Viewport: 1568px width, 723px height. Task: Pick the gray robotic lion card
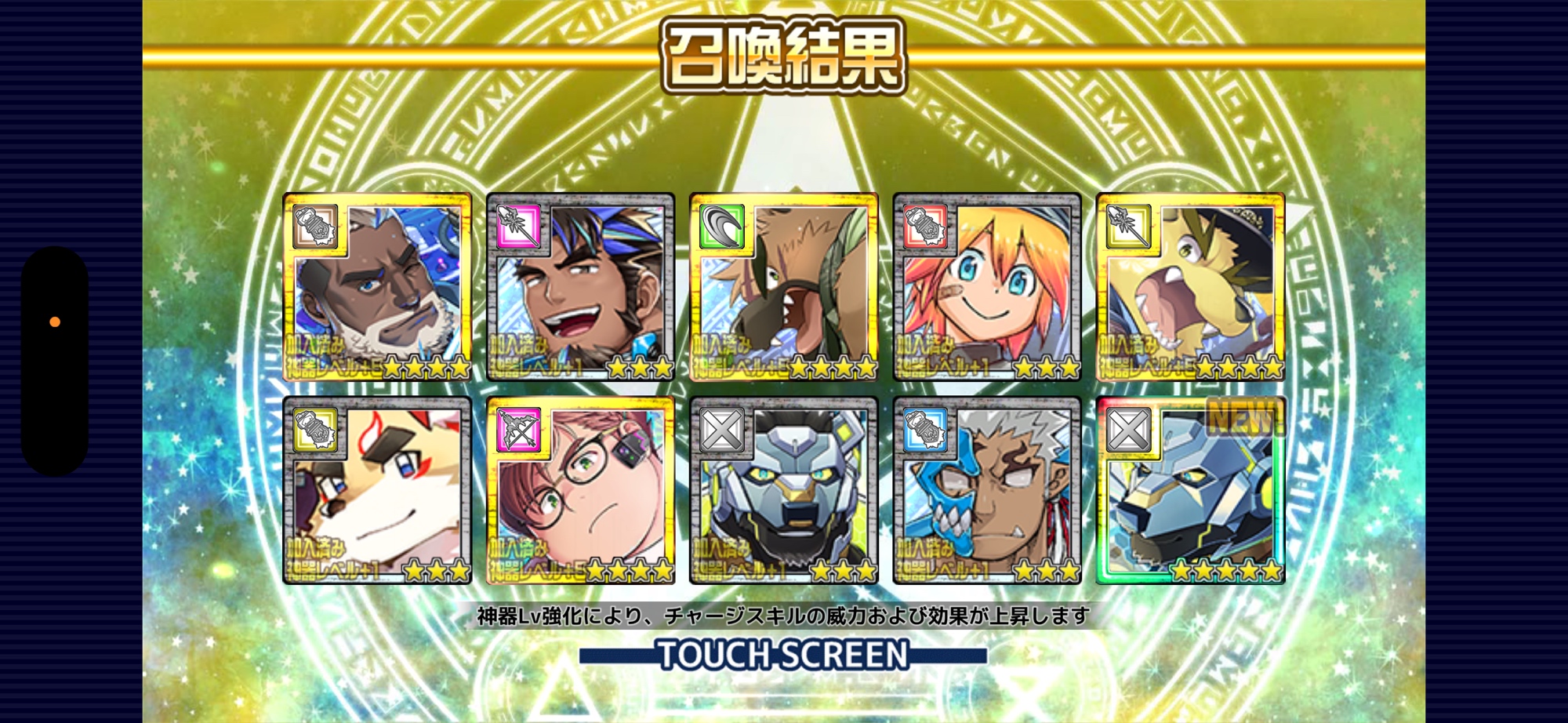pyautogui.click(x=783, y=491)
